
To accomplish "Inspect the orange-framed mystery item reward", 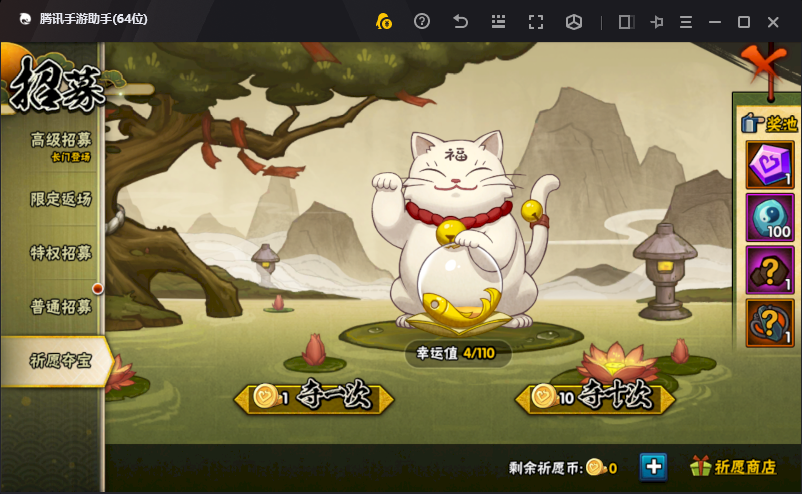I will pyautogui.click(x=770, y=323).
